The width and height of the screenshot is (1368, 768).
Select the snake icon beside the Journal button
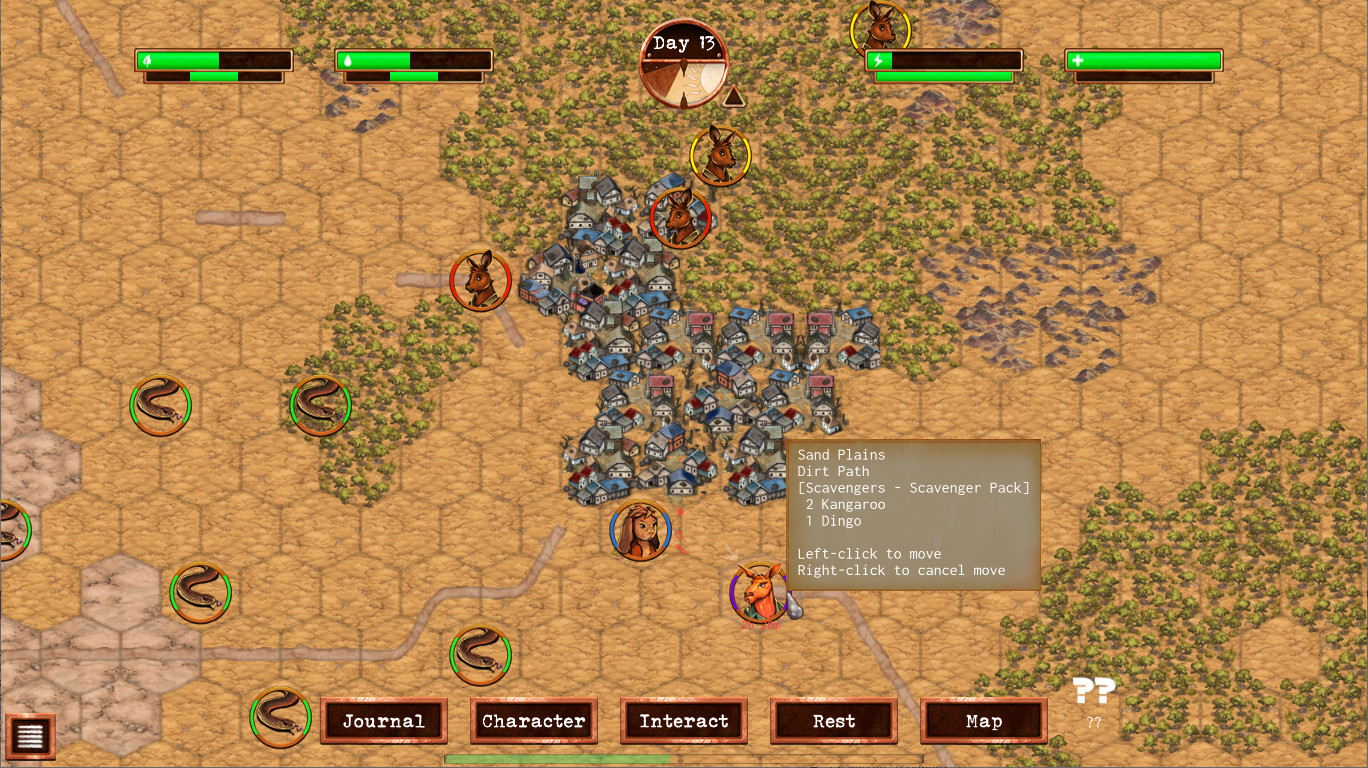(281, 716)
